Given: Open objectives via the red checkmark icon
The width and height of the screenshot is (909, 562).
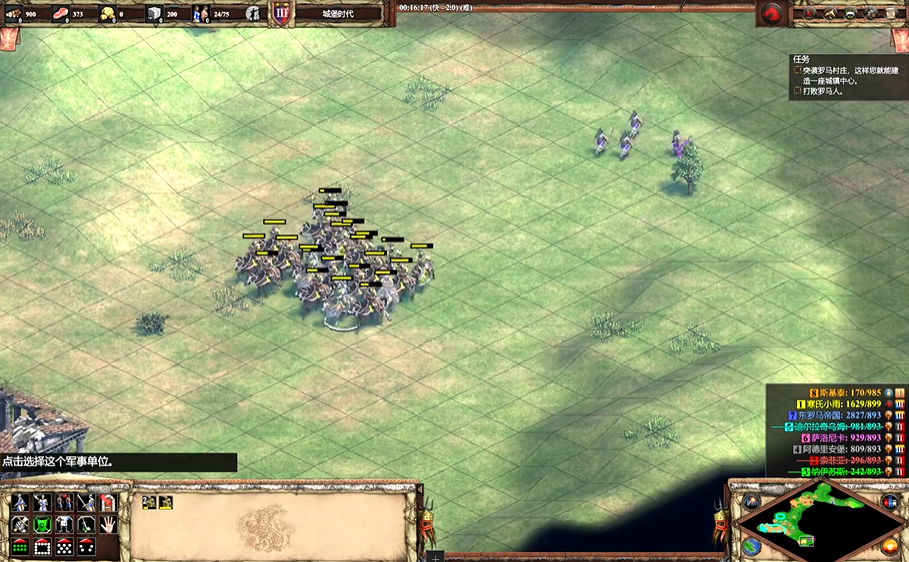Looking at the screenshot, I should 808,14.
